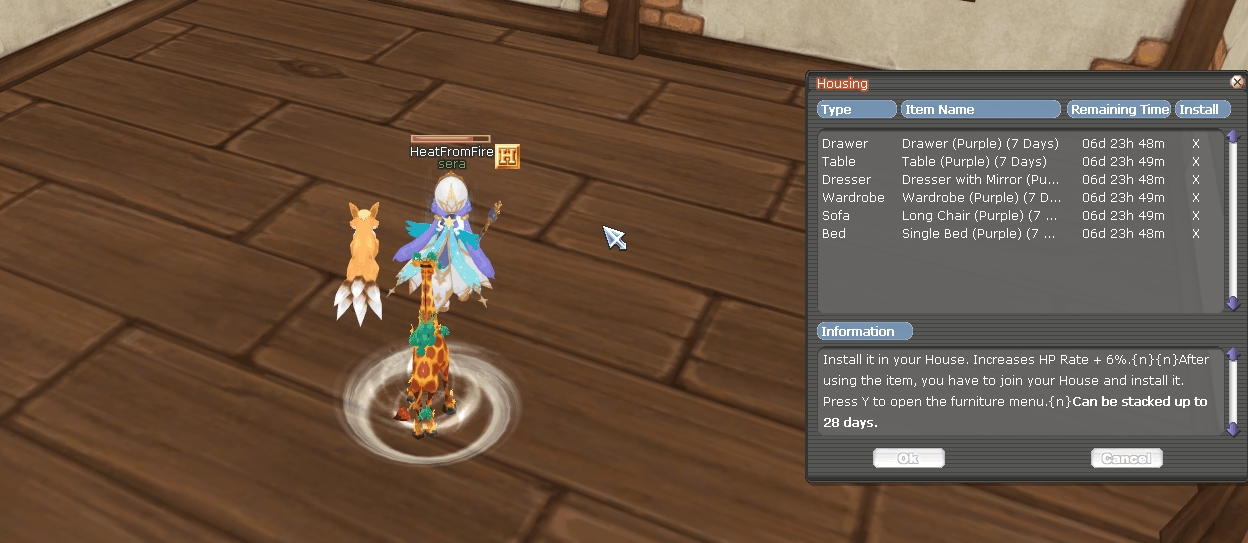
Task: Select the Single Bed (Purple) row
Action: [979, 234]
